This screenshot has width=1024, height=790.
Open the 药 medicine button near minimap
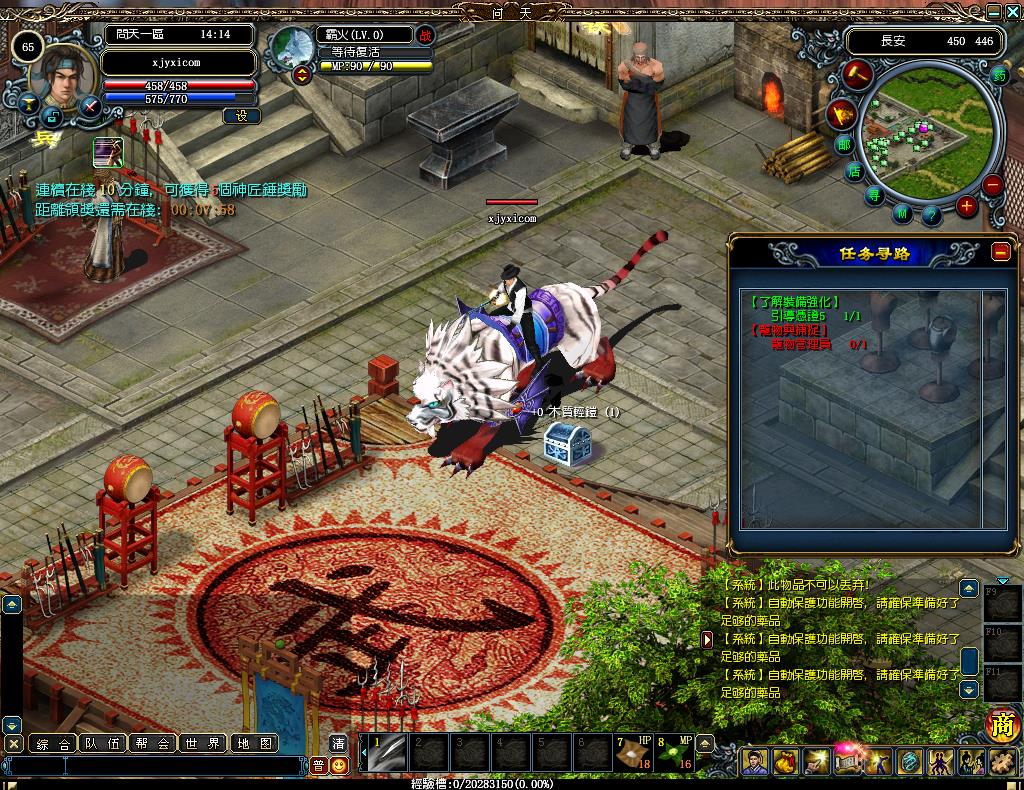(999, 73)
